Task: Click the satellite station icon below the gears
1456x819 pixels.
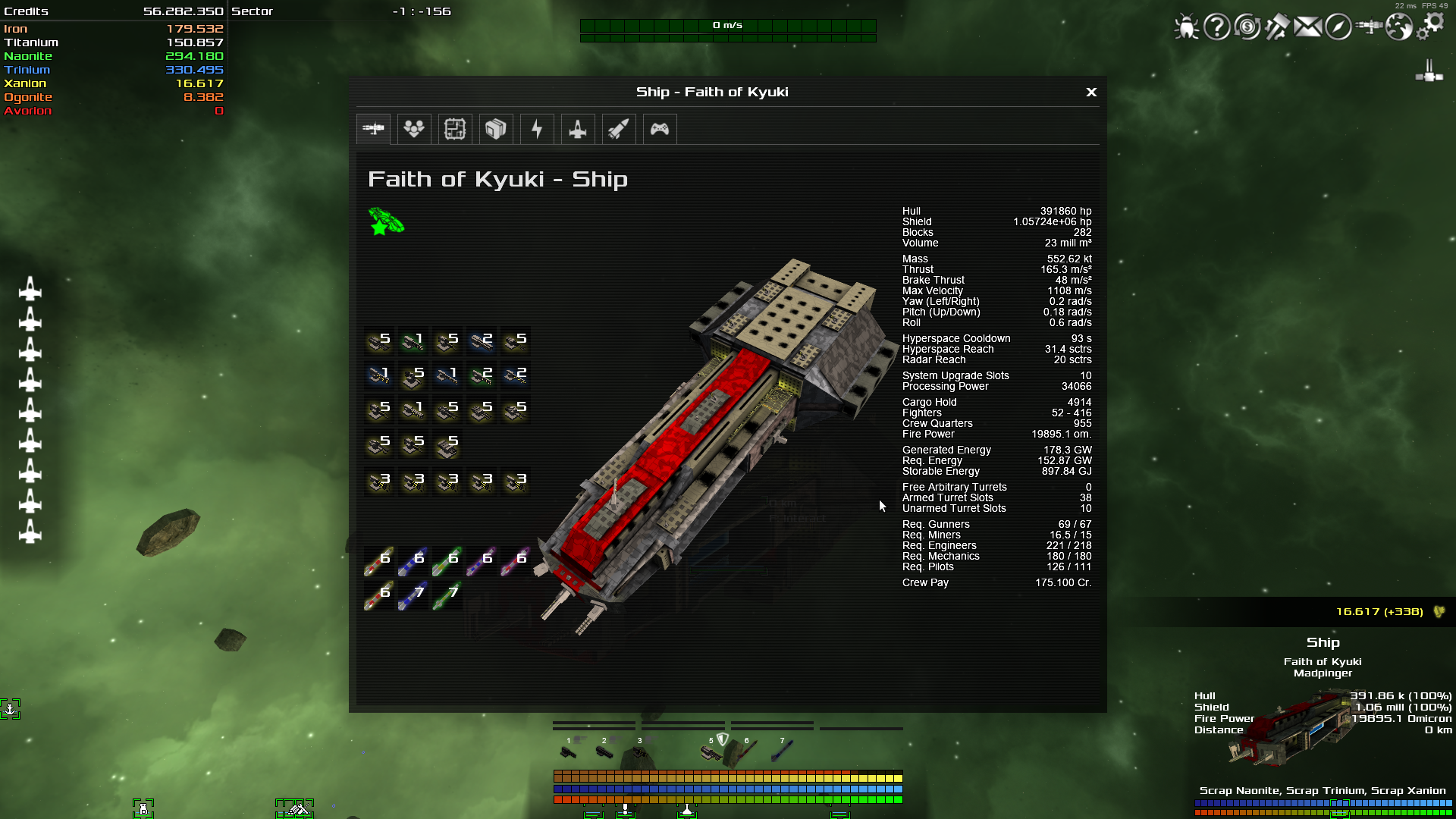Action: coord(1429,71)
